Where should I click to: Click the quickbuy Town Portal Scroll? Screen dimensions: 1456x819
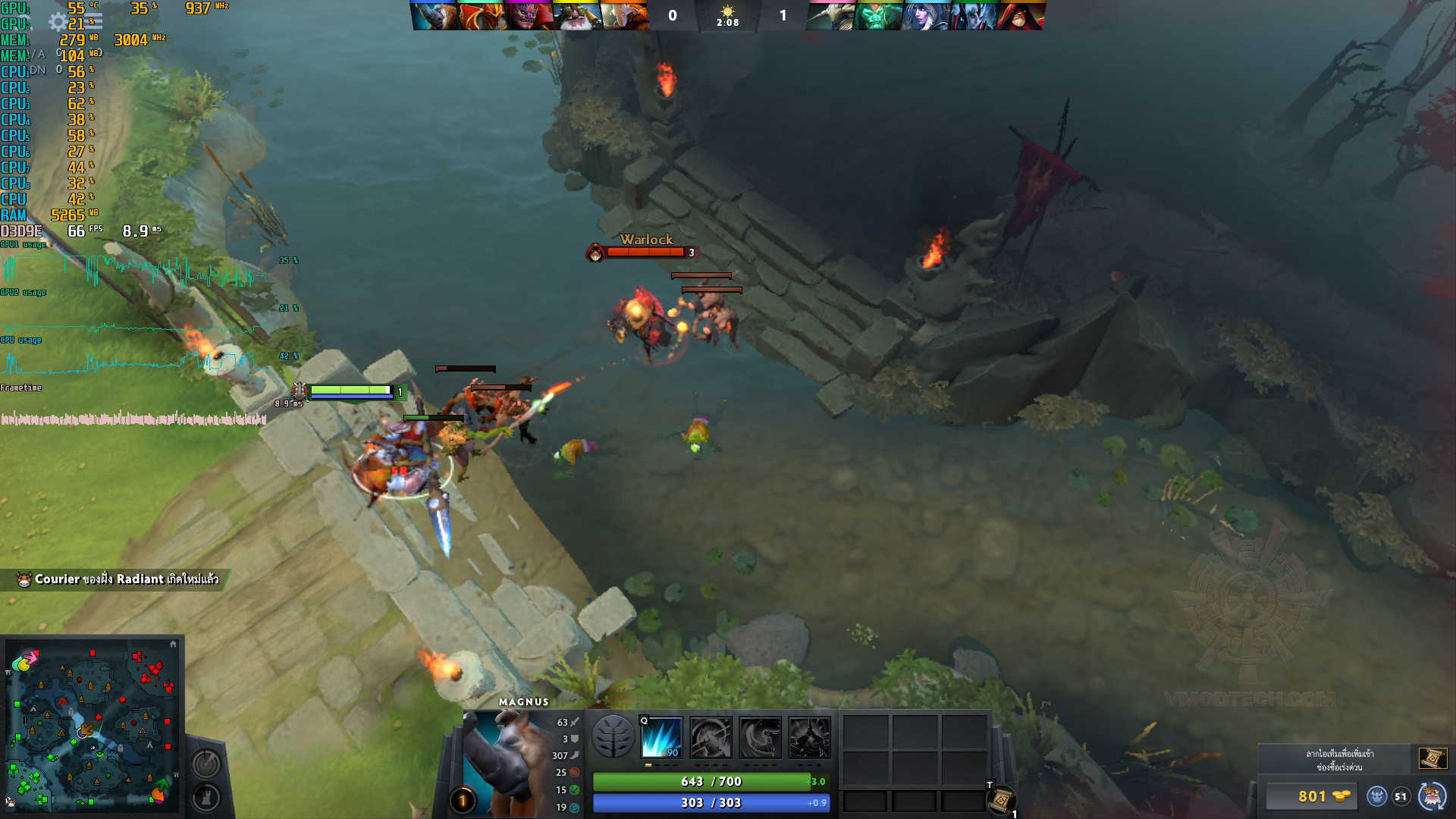[1432, 758]
